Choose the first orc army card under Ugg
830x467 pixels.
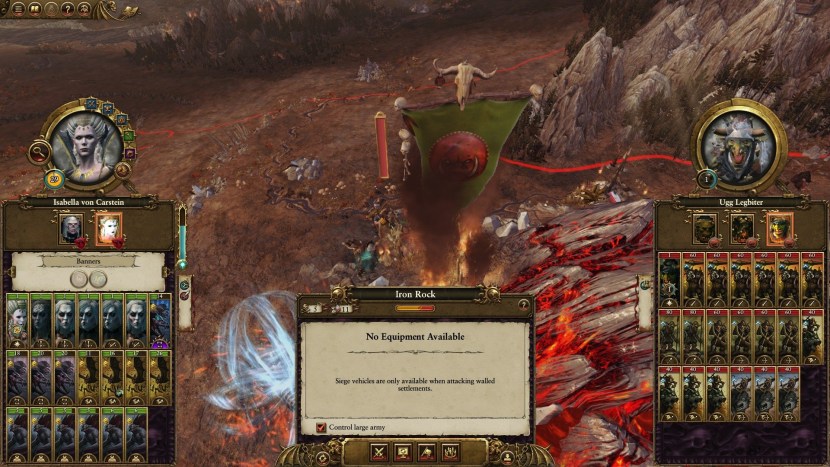click(706, 228)
